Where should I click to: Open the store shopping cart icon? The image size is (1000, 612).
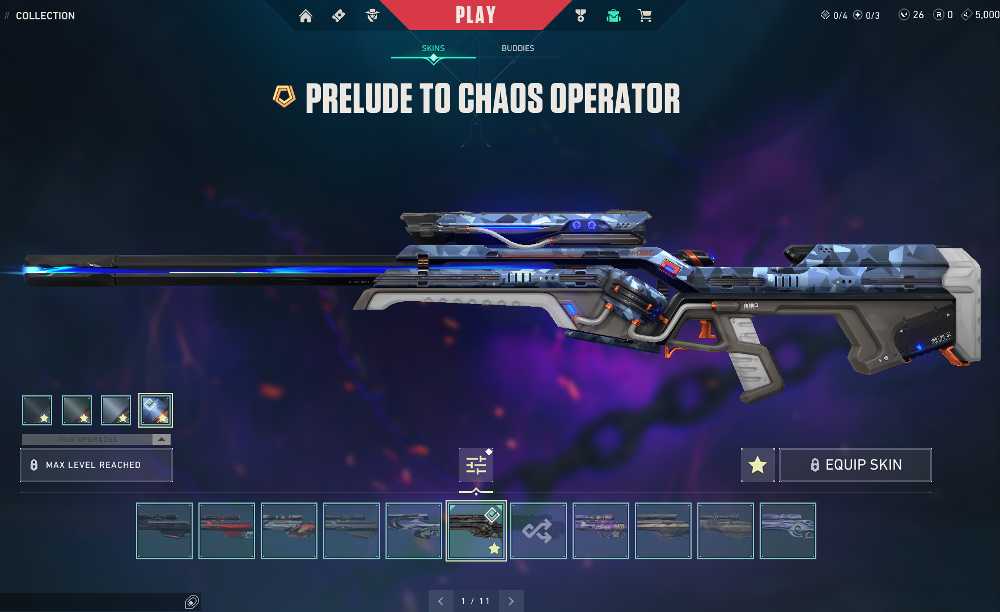tap(645, 16)
